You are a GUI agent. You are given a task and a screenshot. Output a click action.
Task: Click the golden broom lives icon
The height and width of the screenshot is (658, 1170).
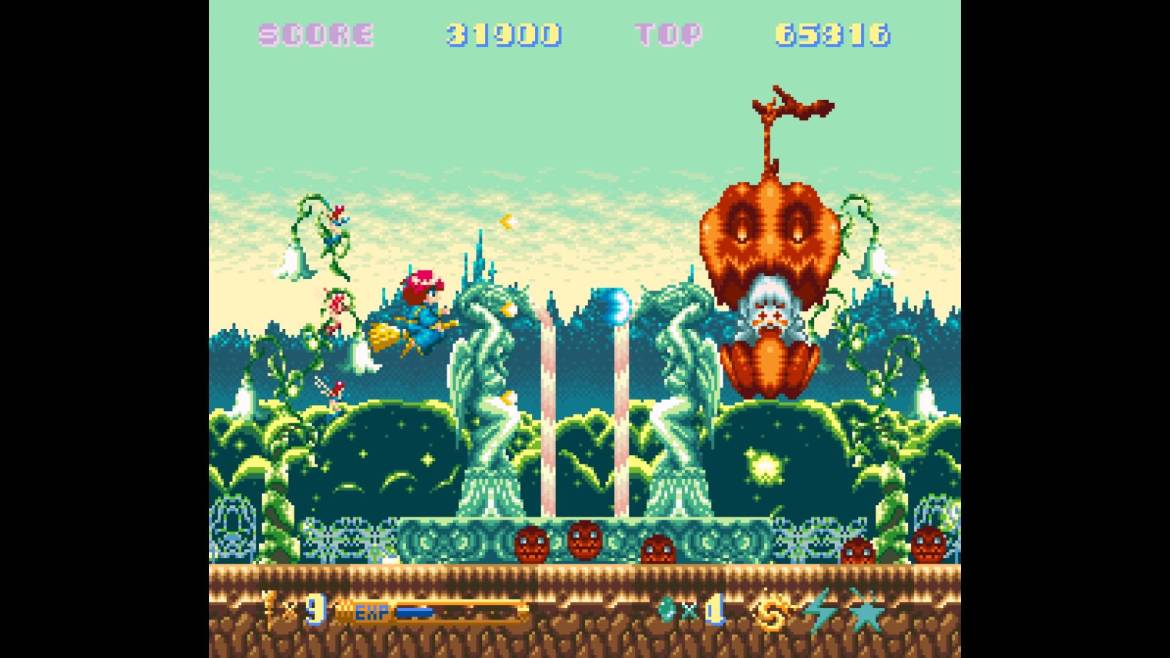[270, 607]
